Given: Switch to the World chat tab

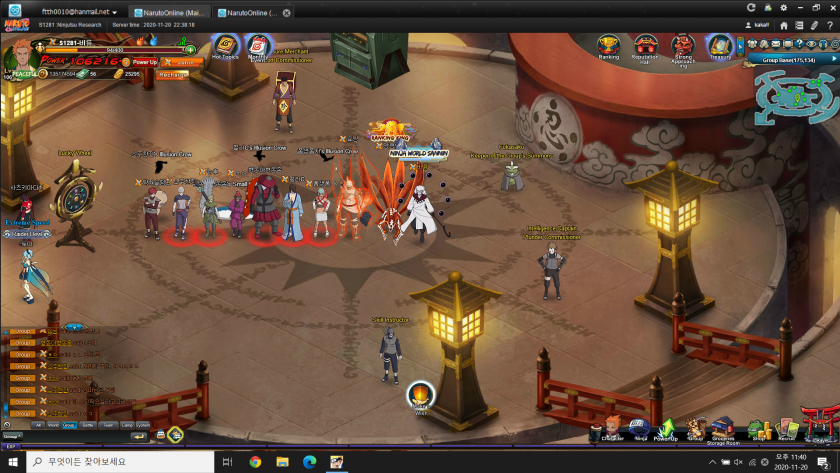Looking at the screenshot, I should click(53, 424).
